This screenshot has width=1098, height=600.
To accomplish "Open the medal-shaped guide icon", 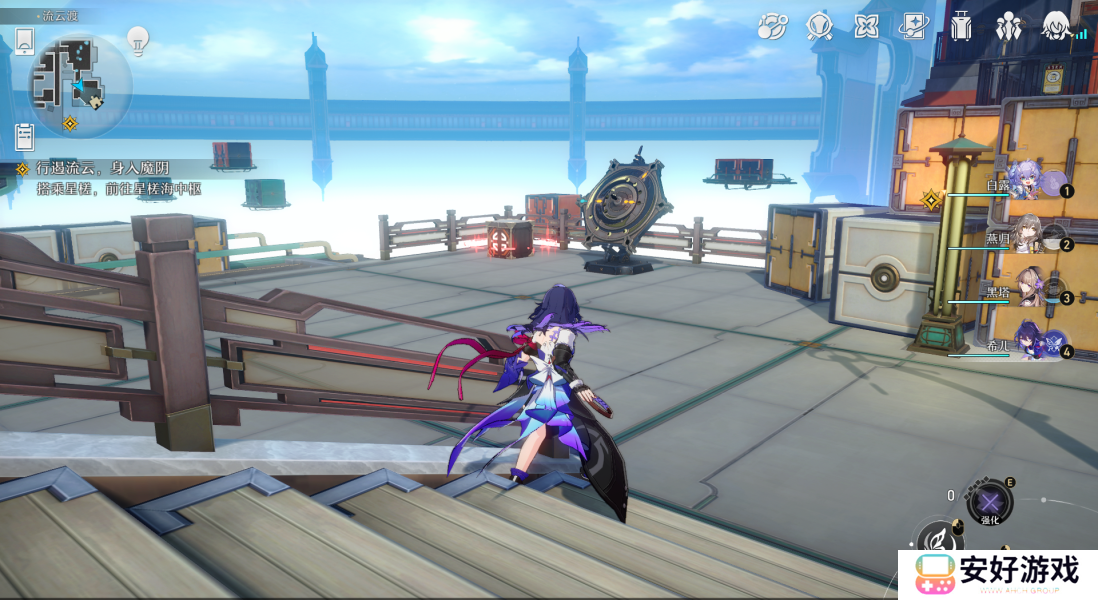I will click(820, 26).
